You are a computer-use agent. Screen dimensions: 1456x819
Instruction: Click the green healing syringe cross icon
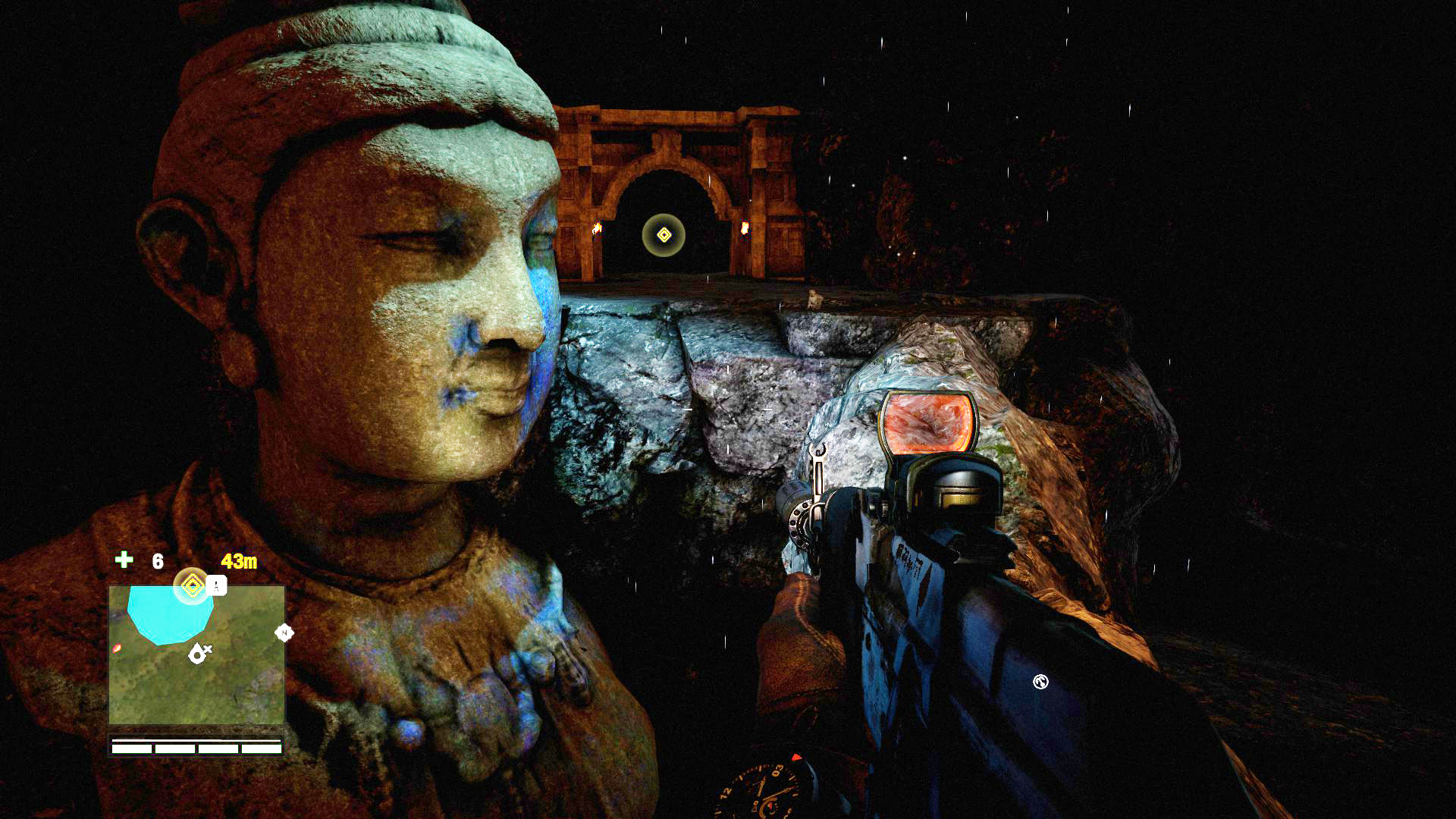tap(124, 560)
